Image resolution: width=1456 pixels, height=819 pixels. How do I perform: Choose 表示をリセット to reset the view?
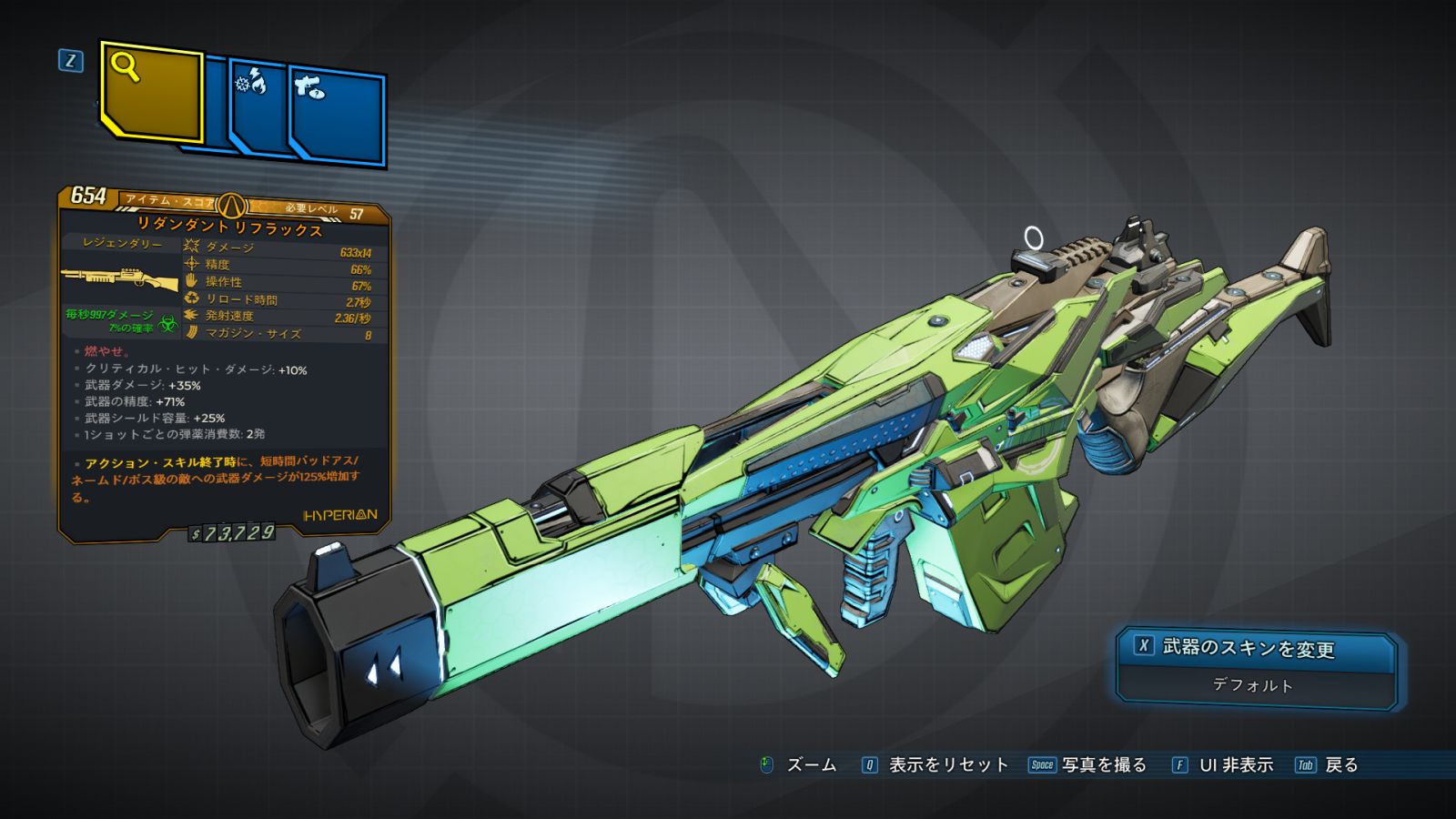coord(935,765)
